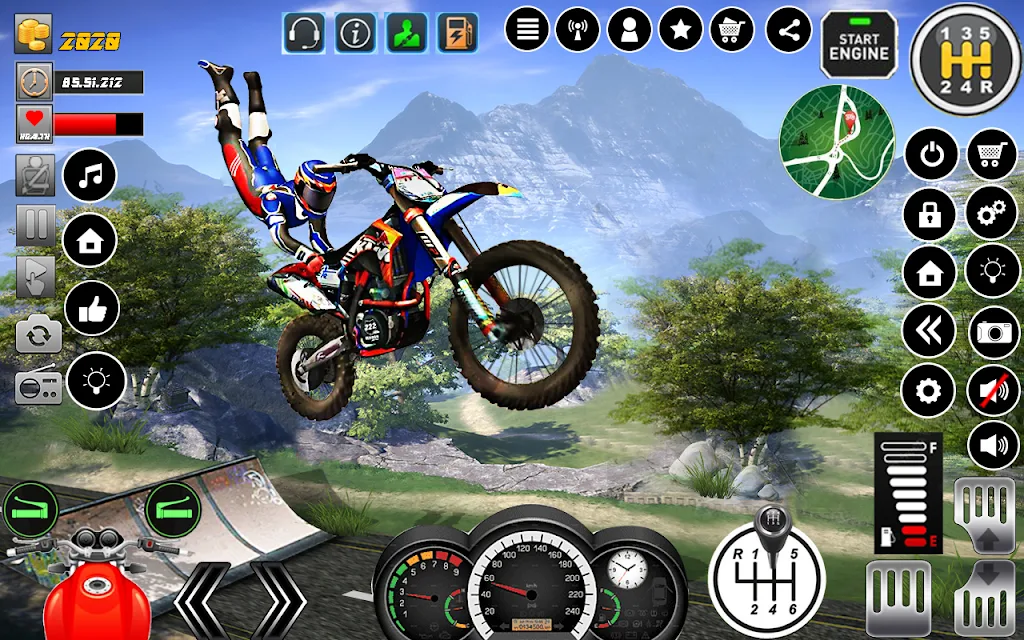Tap the padlock lock button
The image size is (1024, 640).
click(x=930, y=214)
